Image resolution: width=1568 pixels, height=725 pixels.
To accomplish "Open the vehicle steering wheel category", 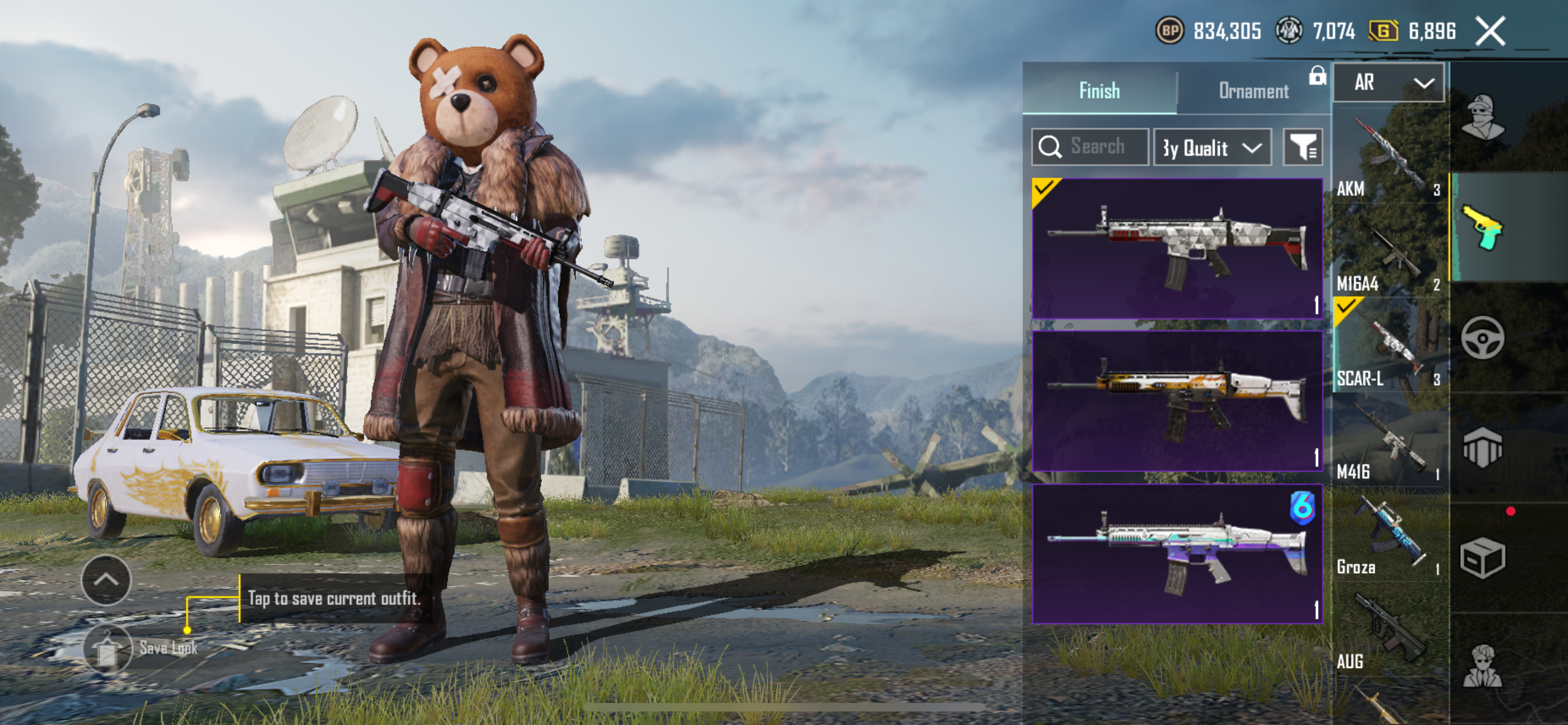I will coord(1482,337).
